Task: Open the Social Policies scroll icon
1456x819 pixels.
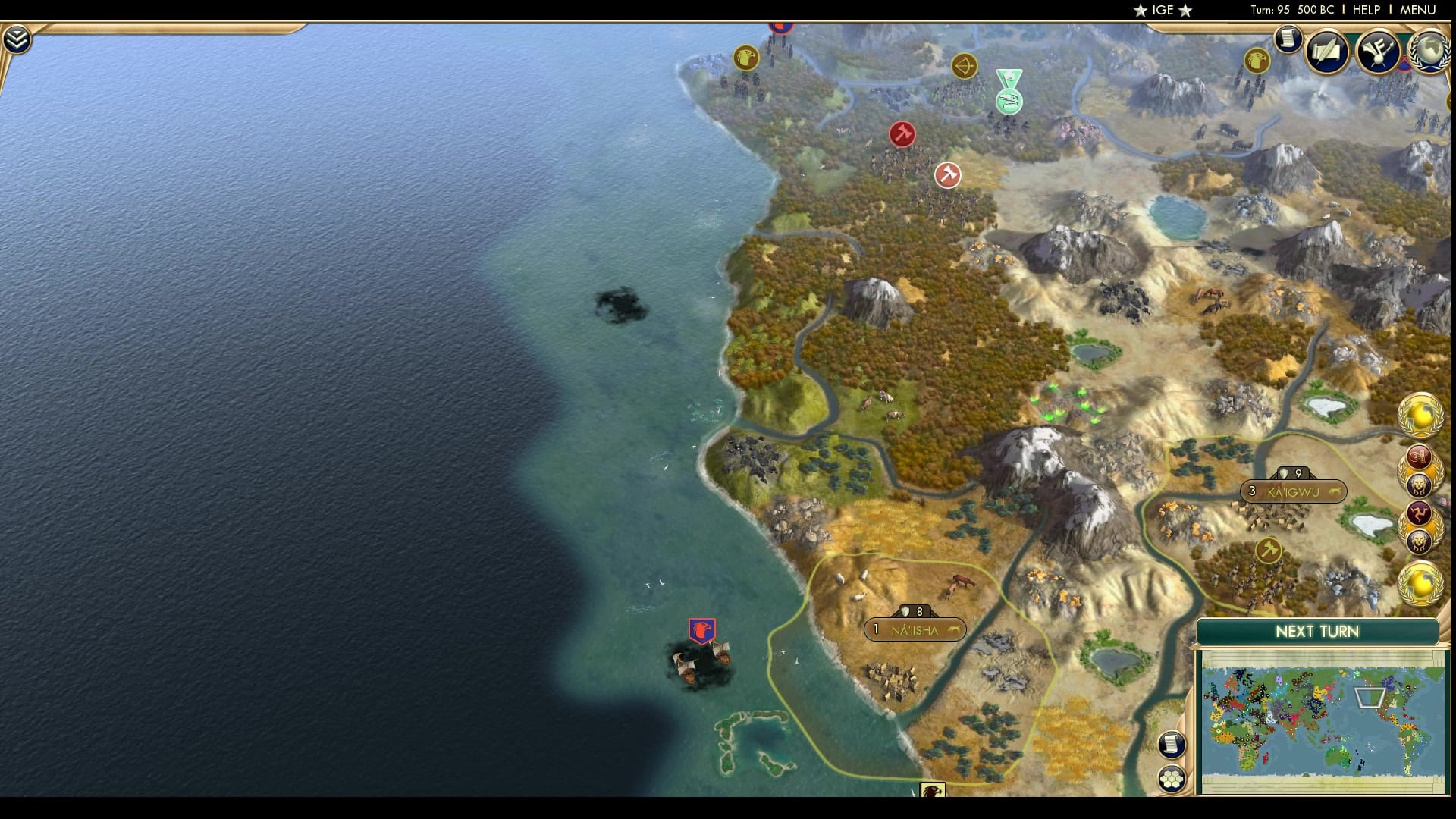Action: (1325, 51)
